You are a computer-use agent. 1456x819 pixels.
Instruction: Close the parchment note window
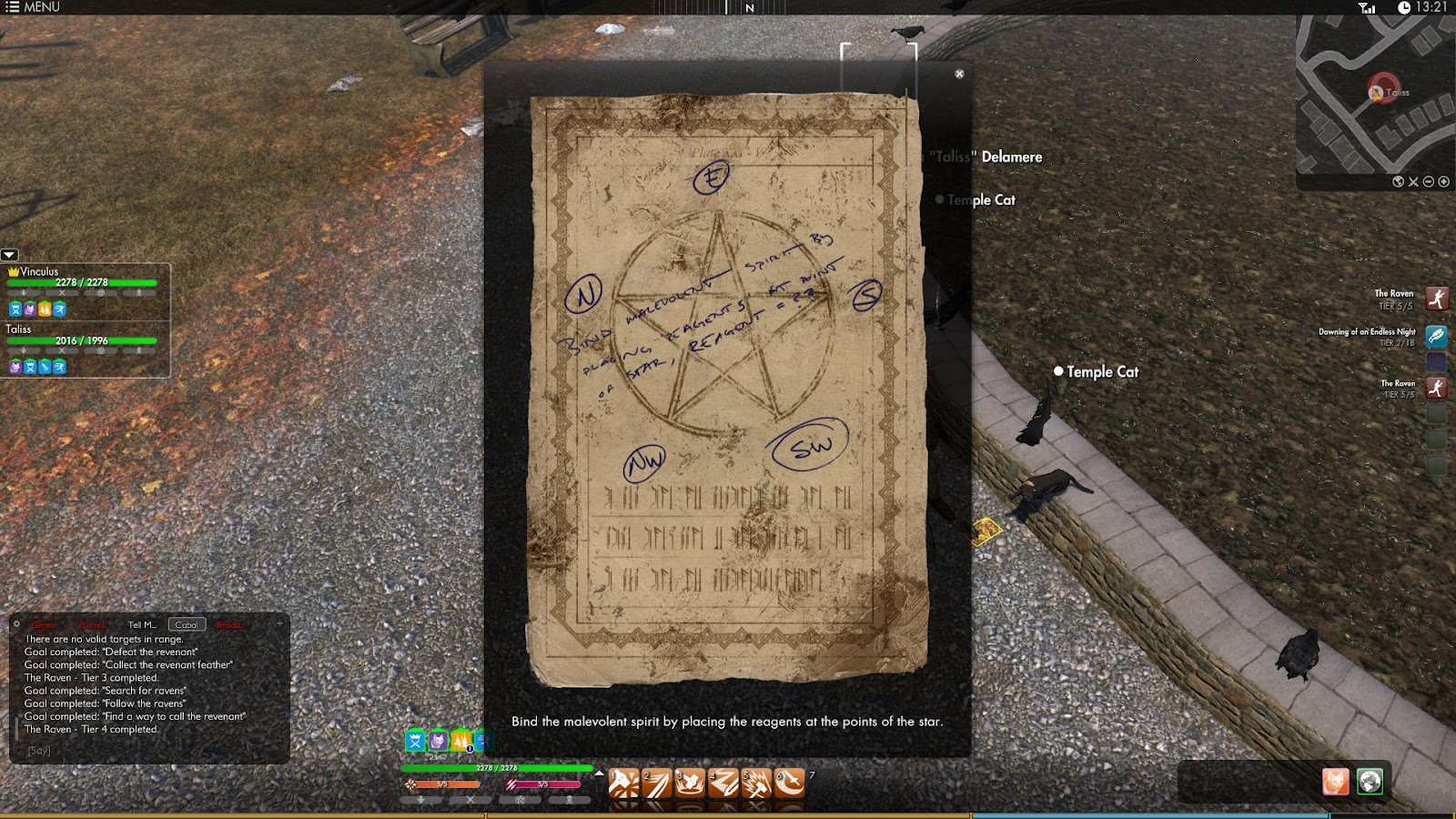[x=959, y=74]
